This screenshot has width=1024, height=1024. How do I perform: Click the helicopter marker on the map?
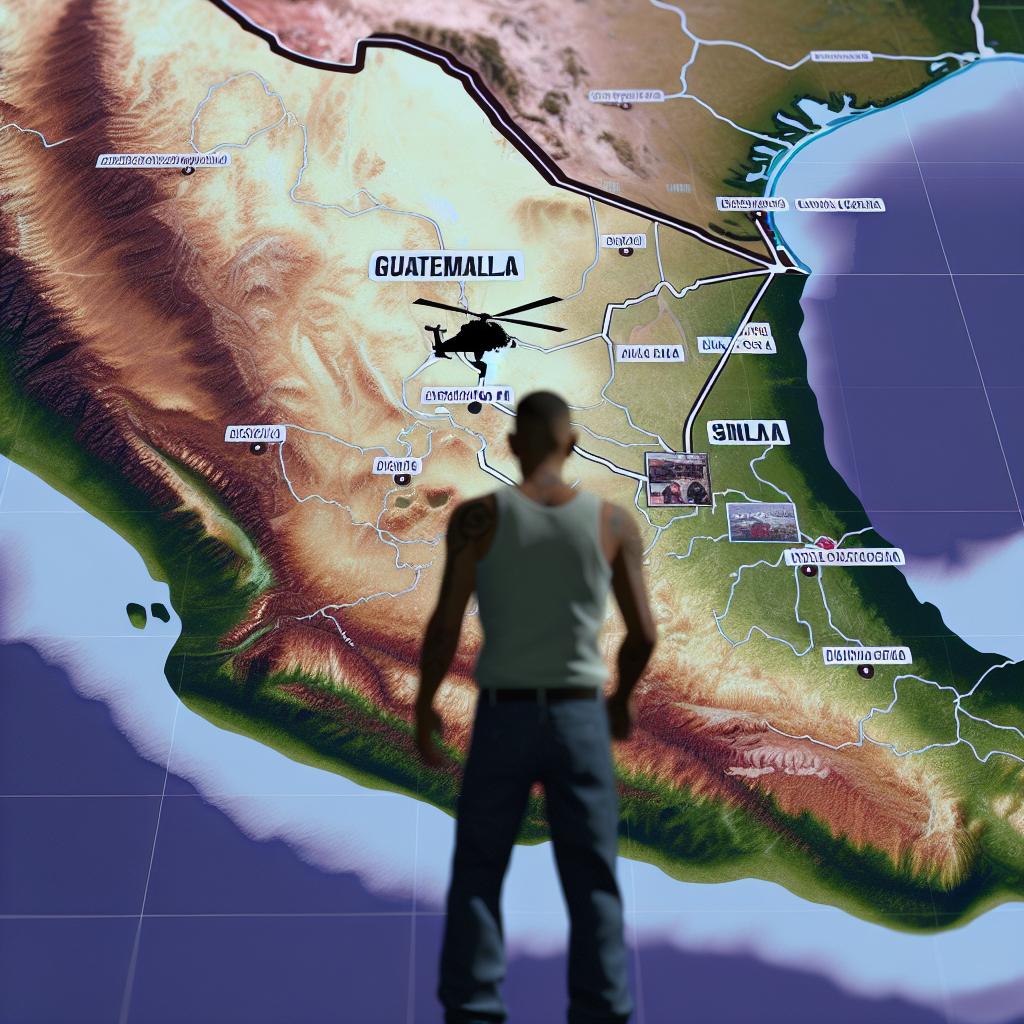pyautogui.click(x=478, y=333)
